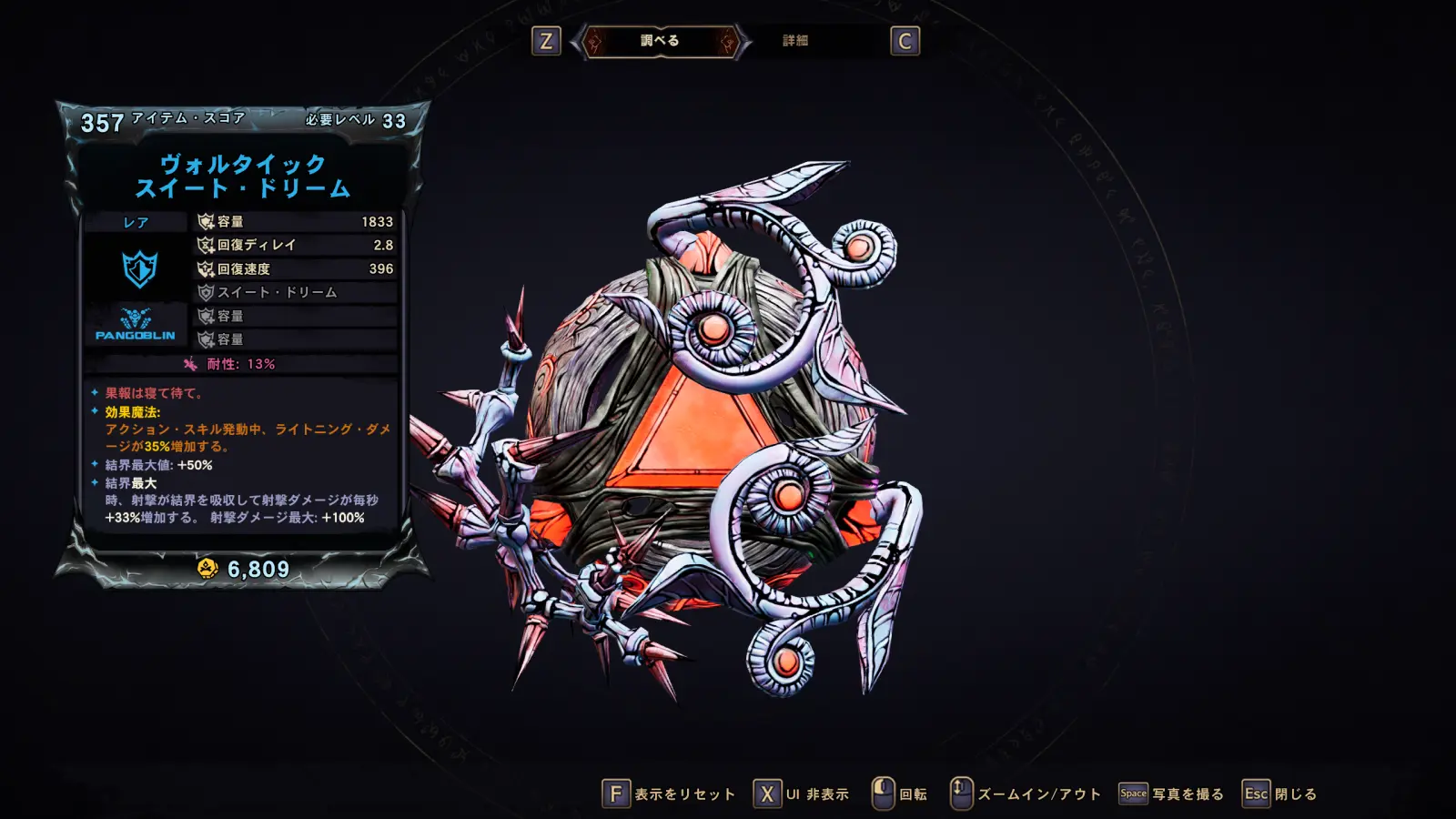
Task: Open the 詳細 details tab
Action: pyautogui.click(x=795, y=41)
